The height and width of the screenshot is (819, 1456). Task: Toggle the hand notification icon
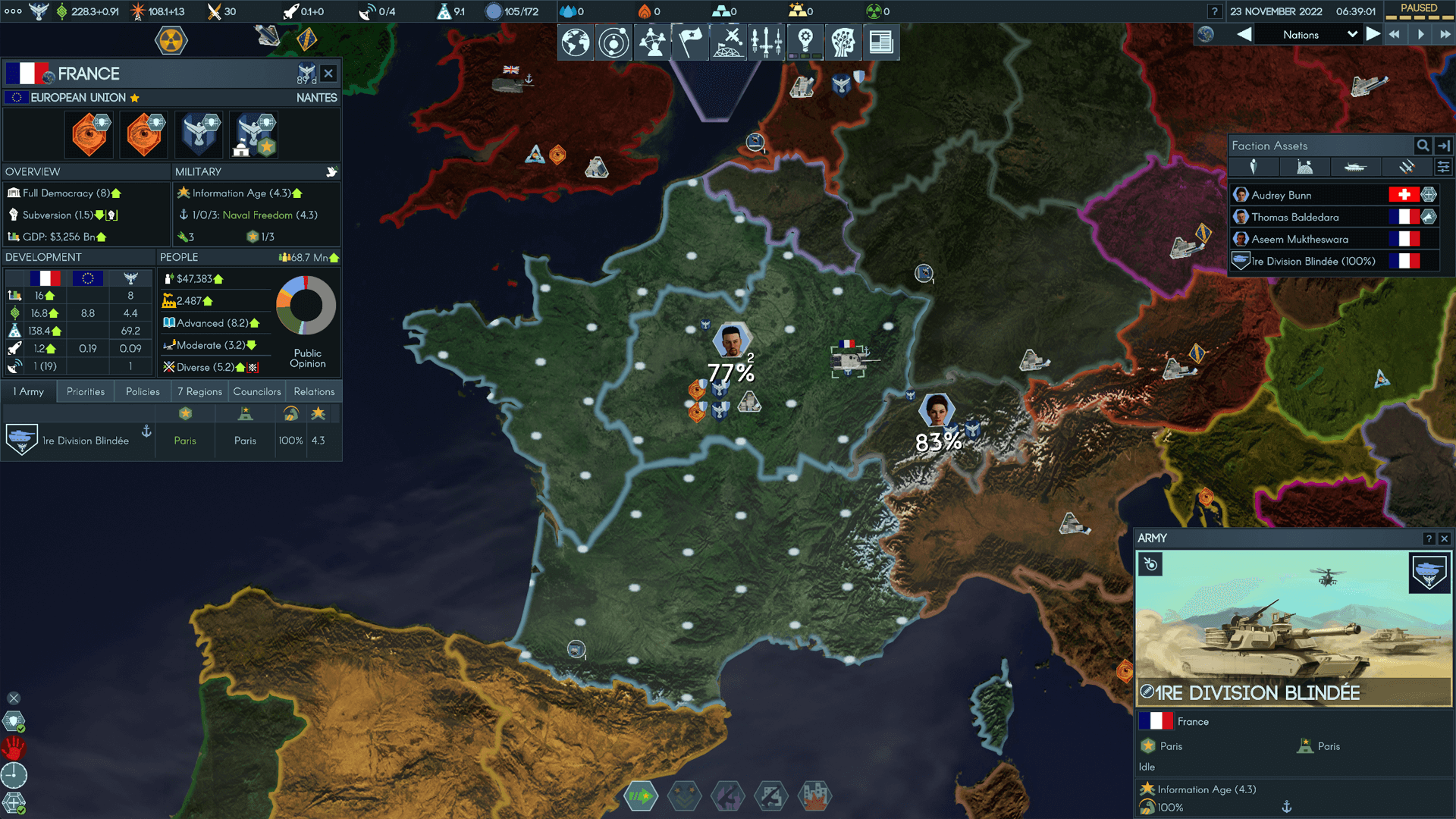pos(14,748)
